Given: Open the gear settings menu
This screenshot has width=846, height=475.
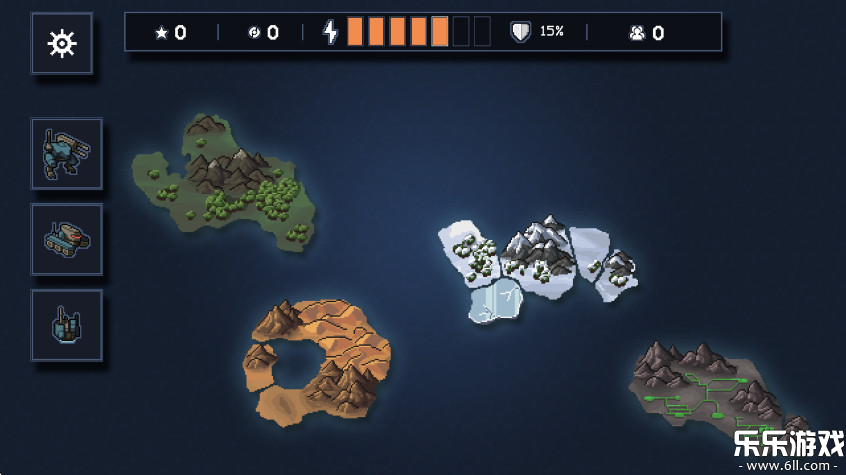Looking at the screenshot, I should click(x=62, y=43).
